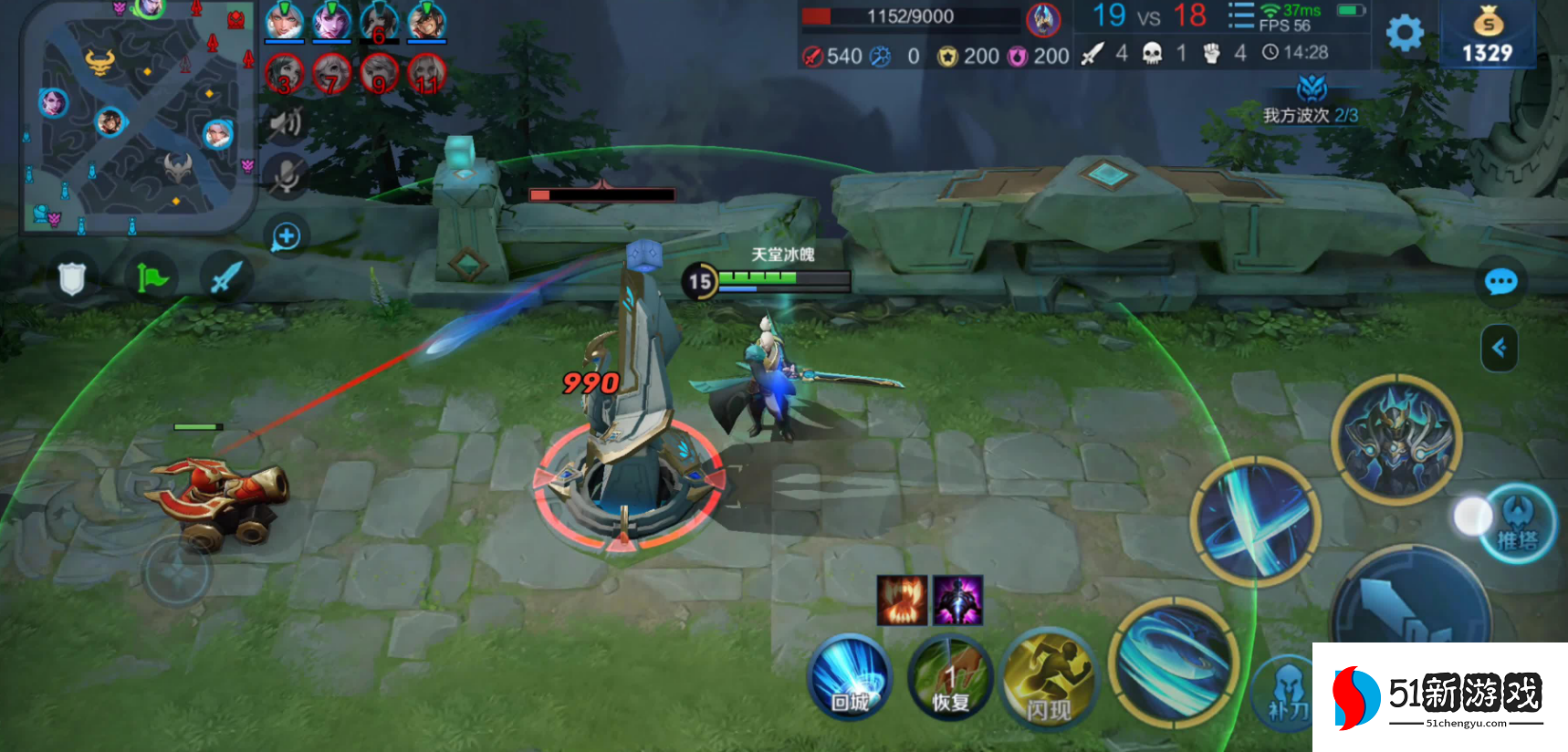Viewport: 1568px width, 752px height.
Task: Activate the 回城 recall skill
Action: pos(850,677)
